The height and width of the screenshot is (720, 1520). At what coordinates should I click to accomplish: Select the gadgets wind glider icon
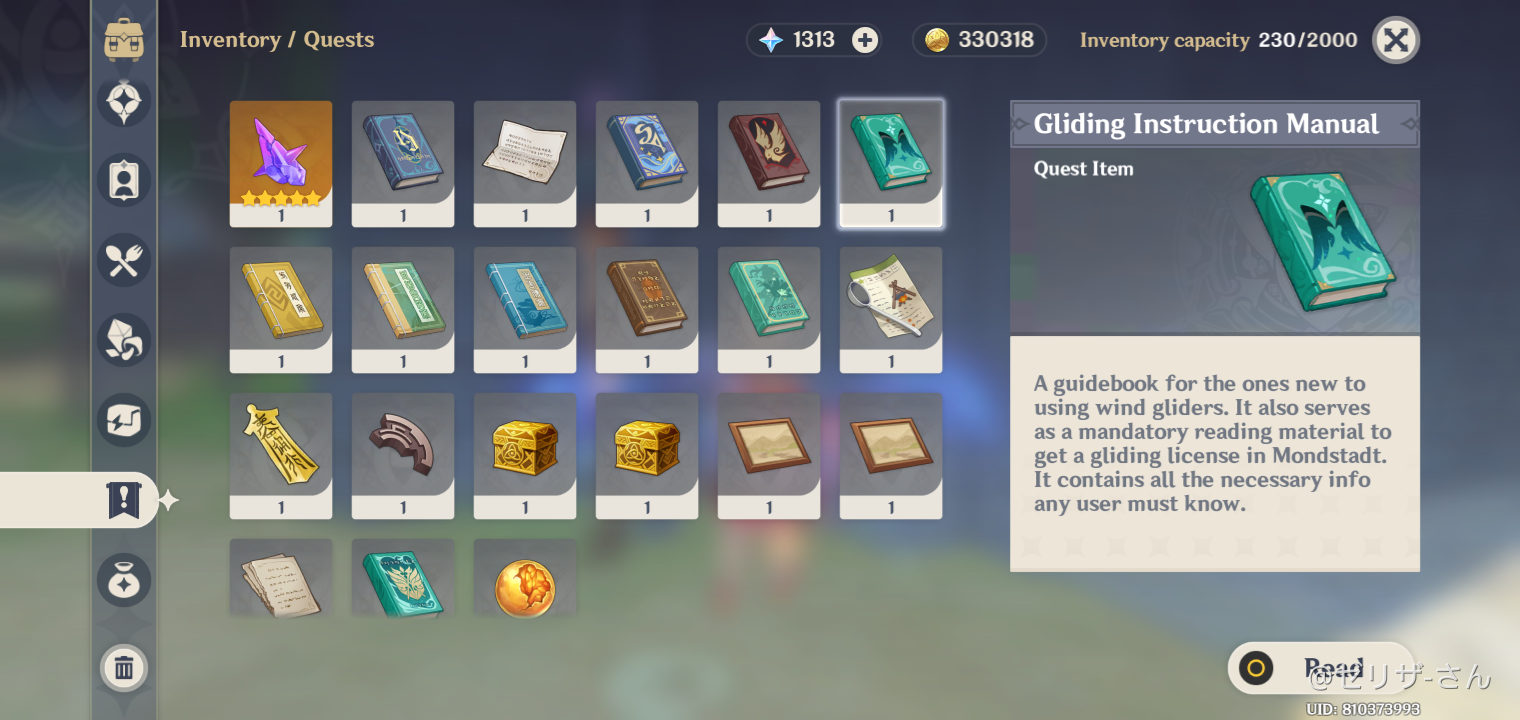123,420
